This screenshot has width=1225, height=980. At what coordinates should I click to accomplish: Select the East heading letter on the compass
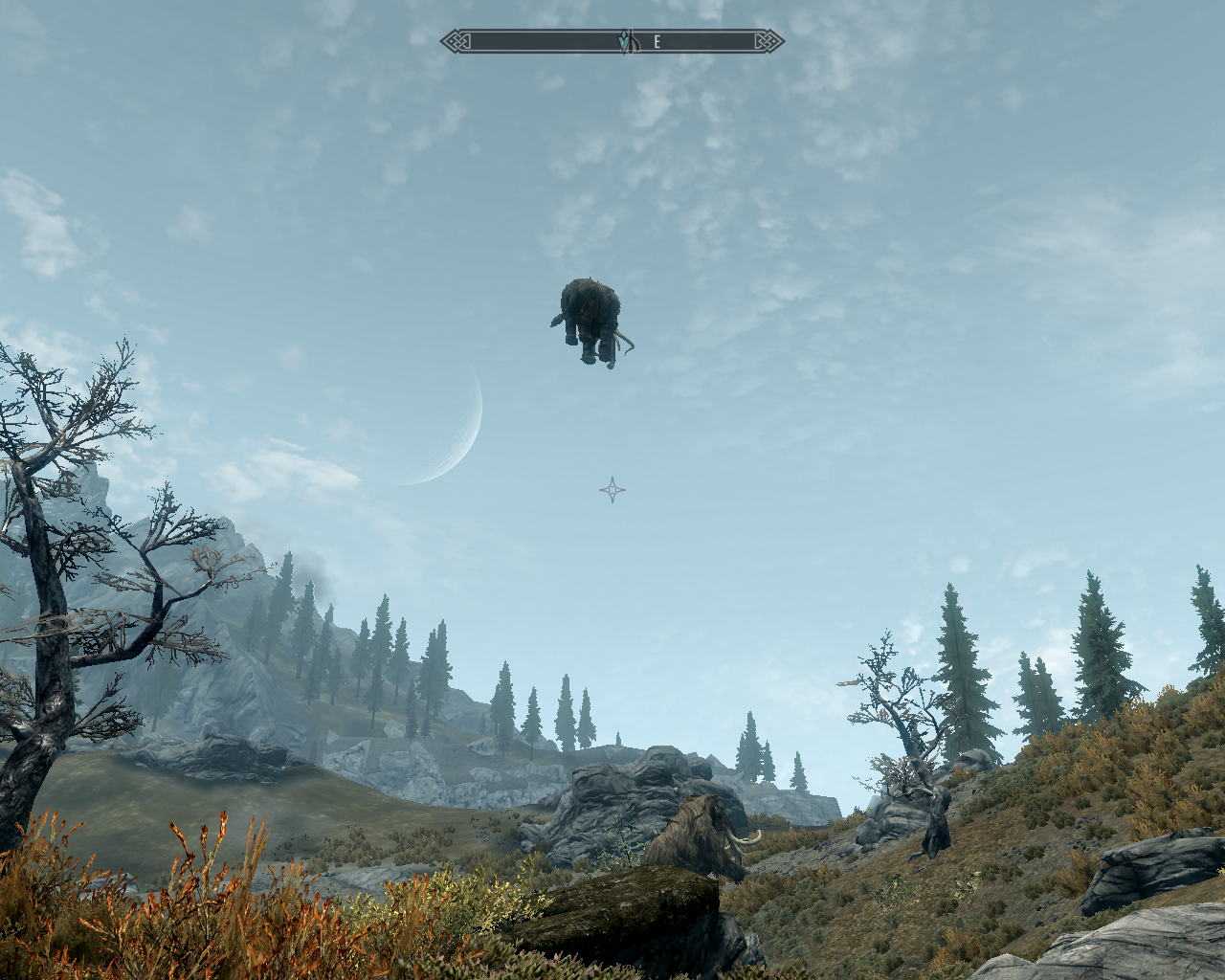point(657,42)
